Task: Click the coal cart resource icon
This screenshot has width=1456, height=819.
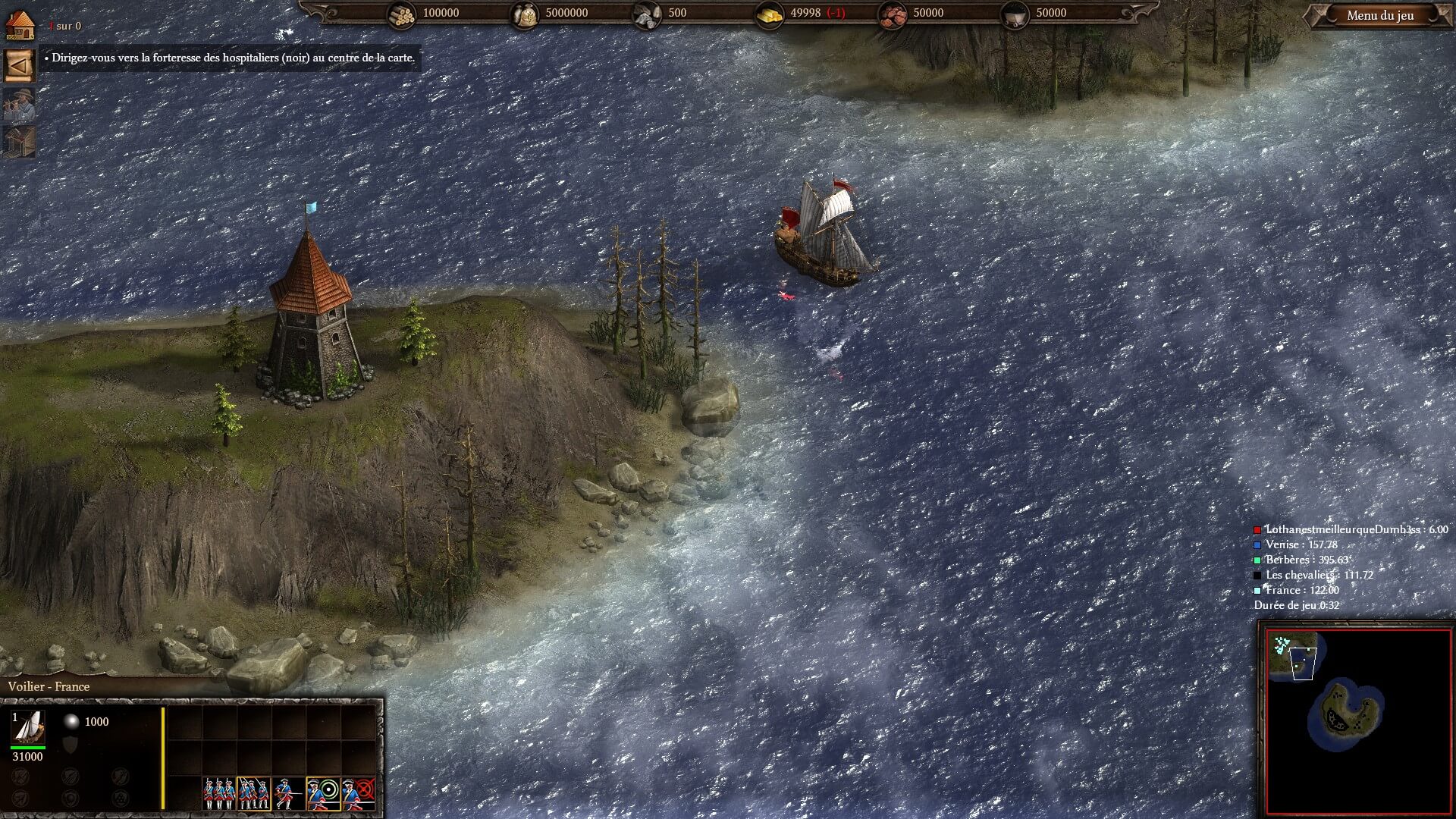Action: click(x=1014, y=14)
